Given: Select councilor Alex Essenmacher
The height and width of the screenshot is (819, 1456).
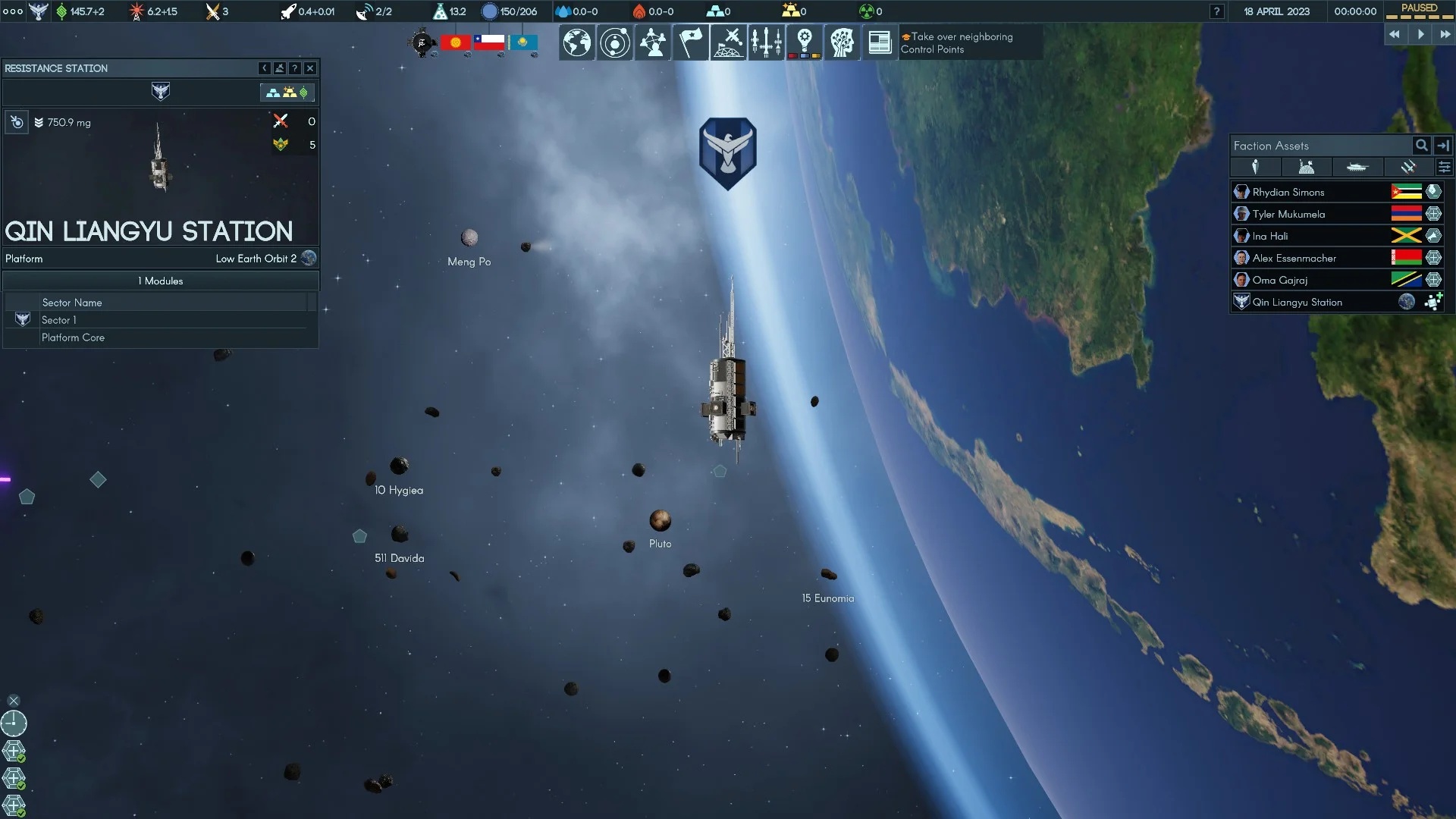Looking at the screenshot, I should click(1294, 259).
